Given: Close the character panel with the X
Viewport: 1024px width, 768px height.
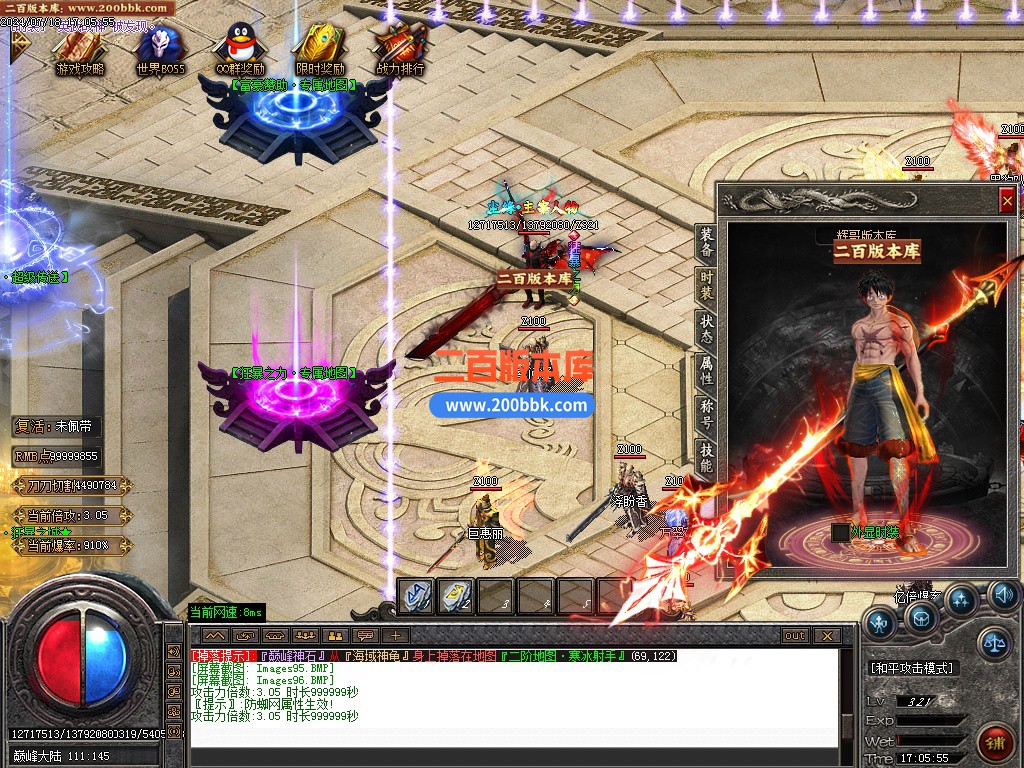Looking at the screenshot, I should (x=1006, y=201).
